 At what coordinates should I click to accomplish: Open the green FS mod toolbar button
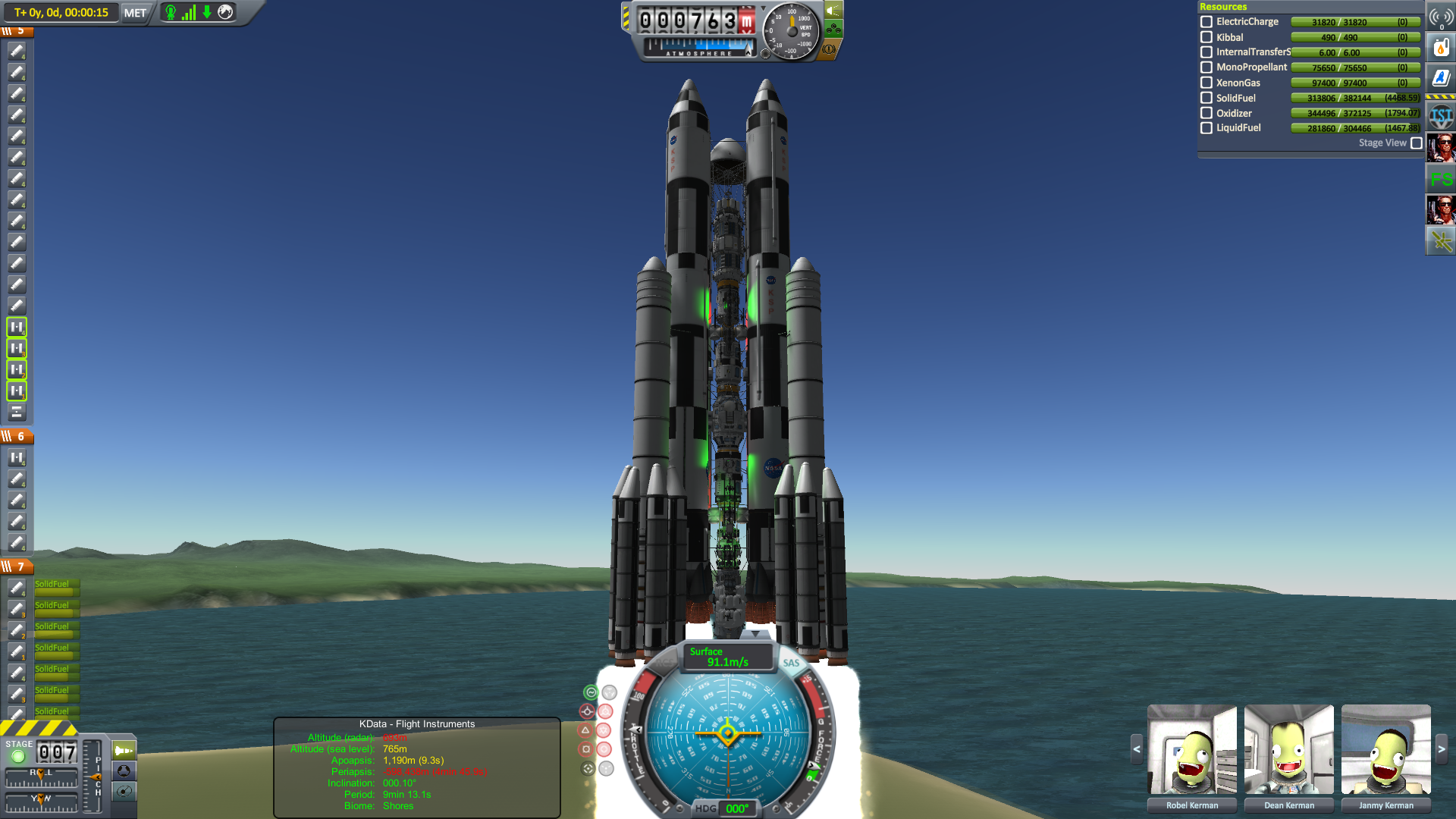pos(1441,180)
